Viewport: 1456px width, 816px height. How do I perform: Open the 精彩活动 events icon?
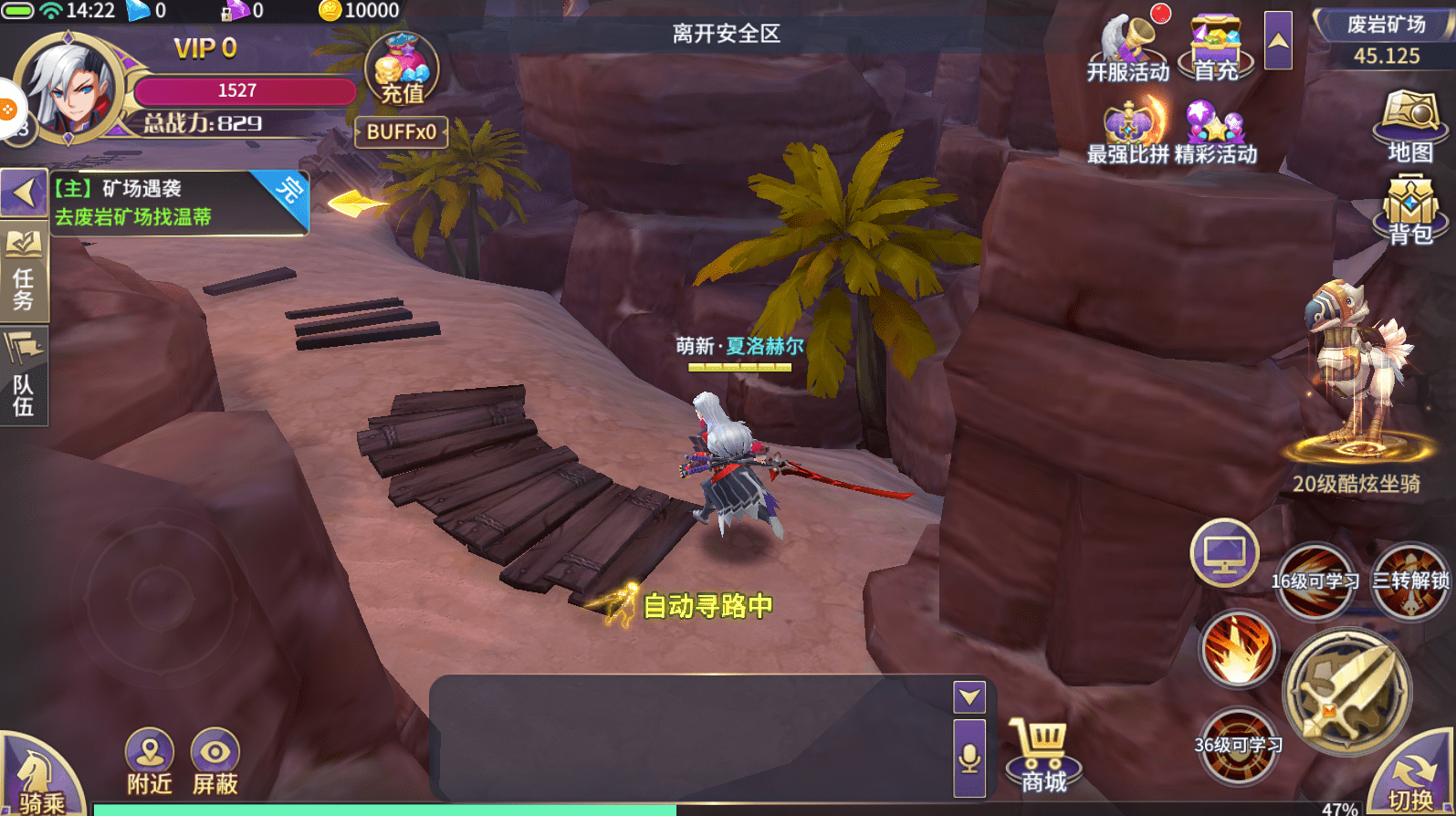point(1215,132)
